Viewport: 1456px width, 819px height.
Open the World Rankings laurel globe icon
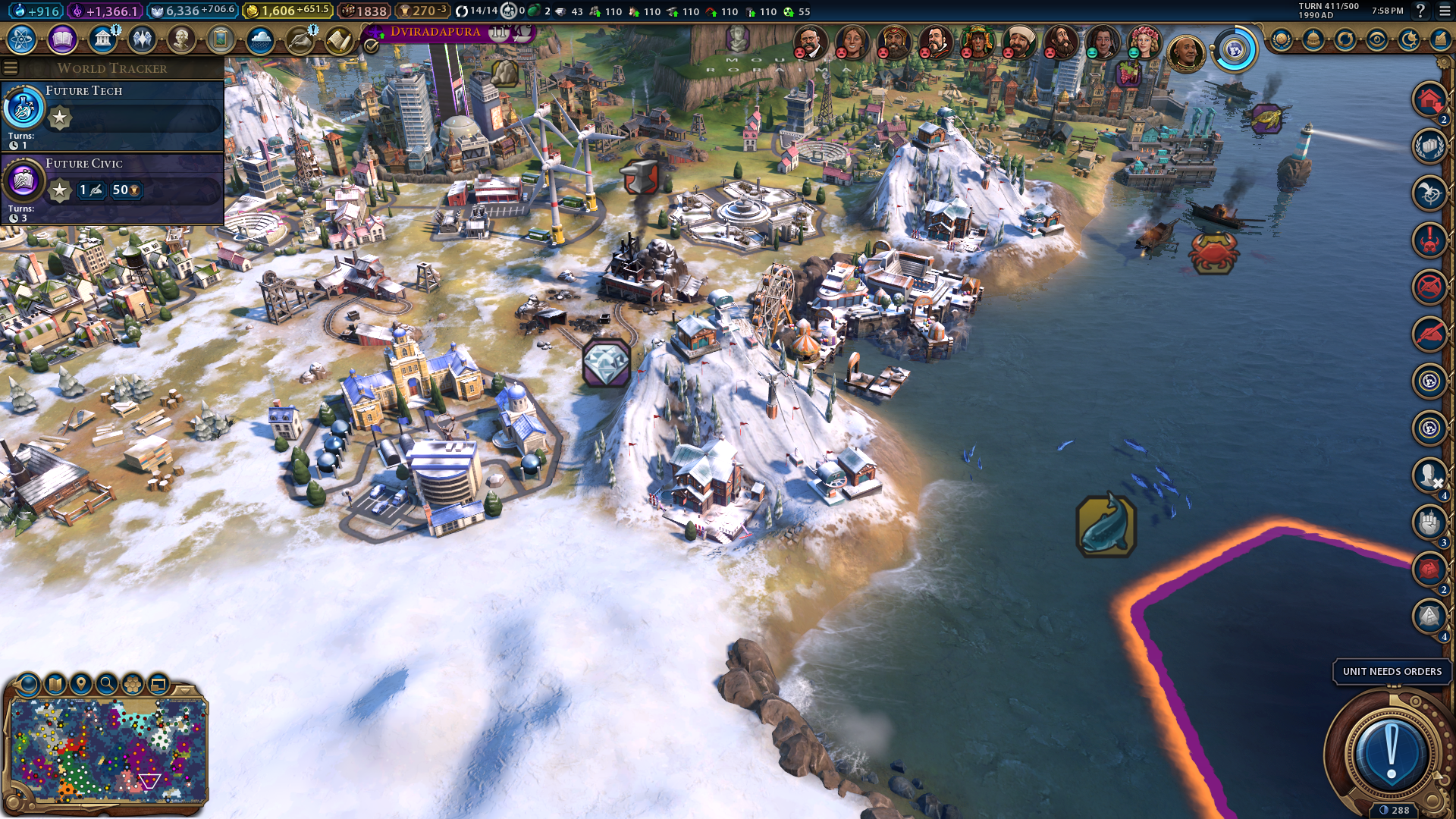(x=1282, y=39)
